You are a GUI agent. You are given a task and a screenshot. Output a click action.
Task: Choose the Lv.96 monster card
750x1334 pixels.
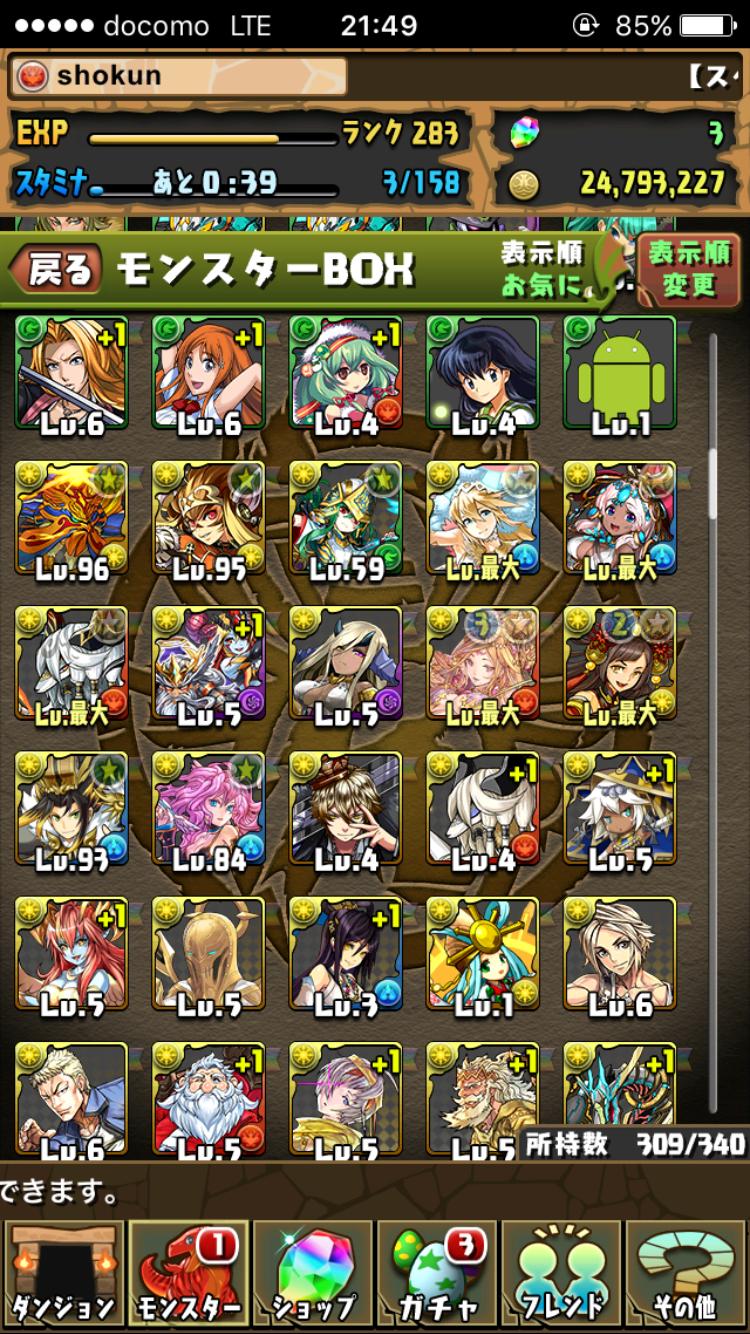coord(71,519)
